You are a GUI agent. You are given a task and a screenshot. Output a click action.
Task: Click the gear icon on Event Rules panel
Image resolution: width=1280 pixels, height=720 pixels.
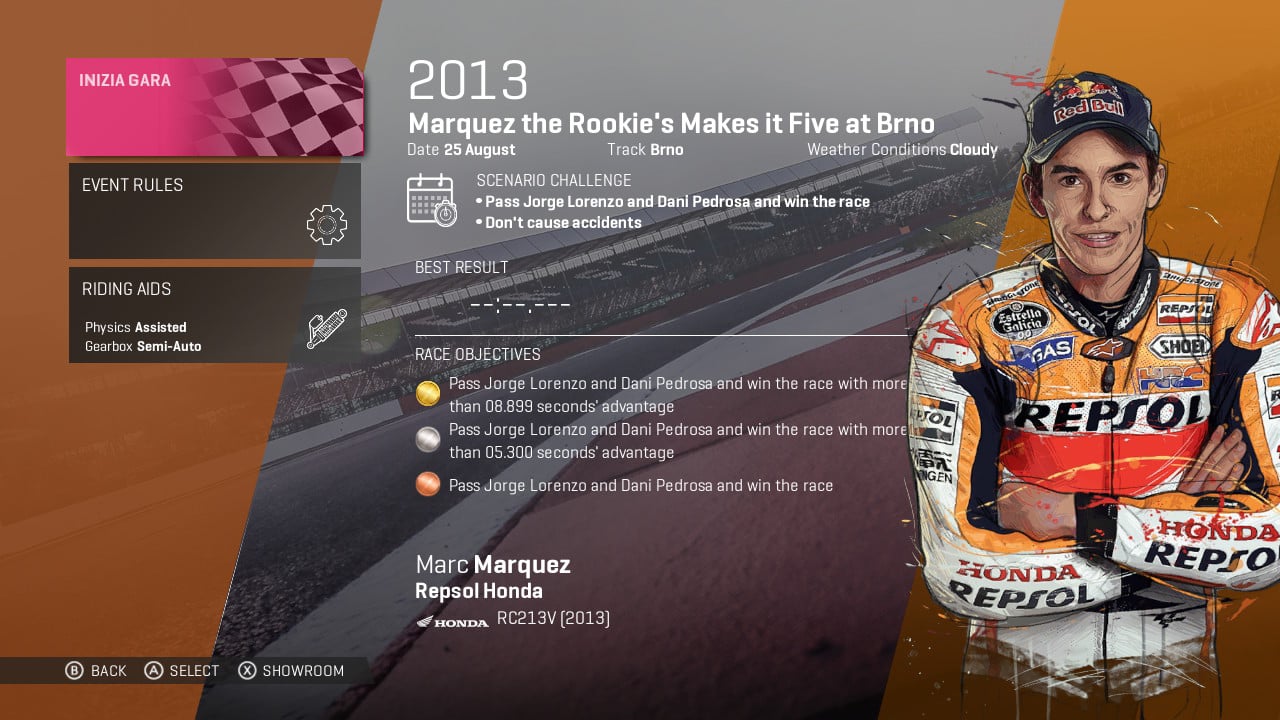325,224
